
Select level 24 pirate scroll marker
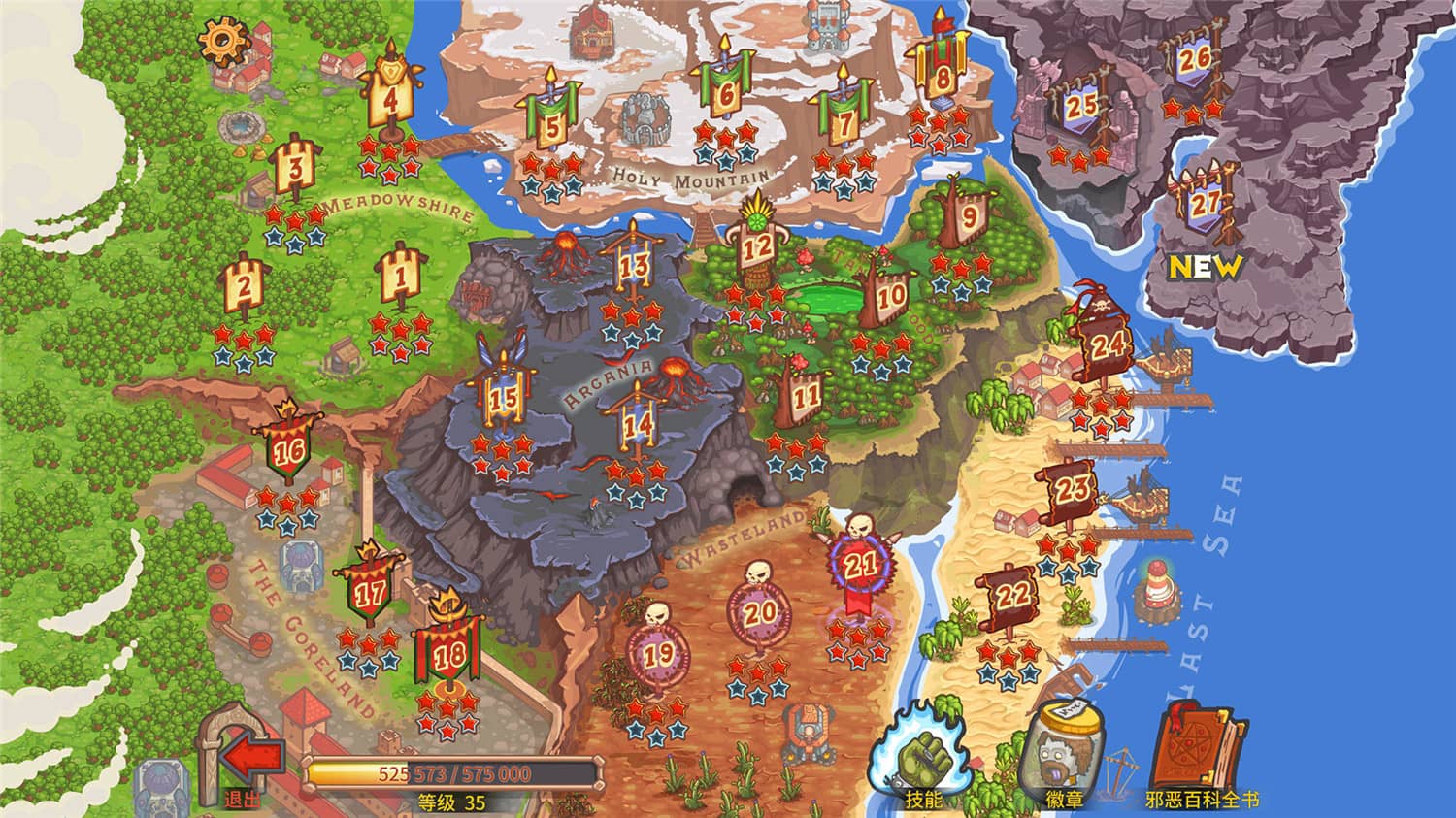coord(1105,346)
